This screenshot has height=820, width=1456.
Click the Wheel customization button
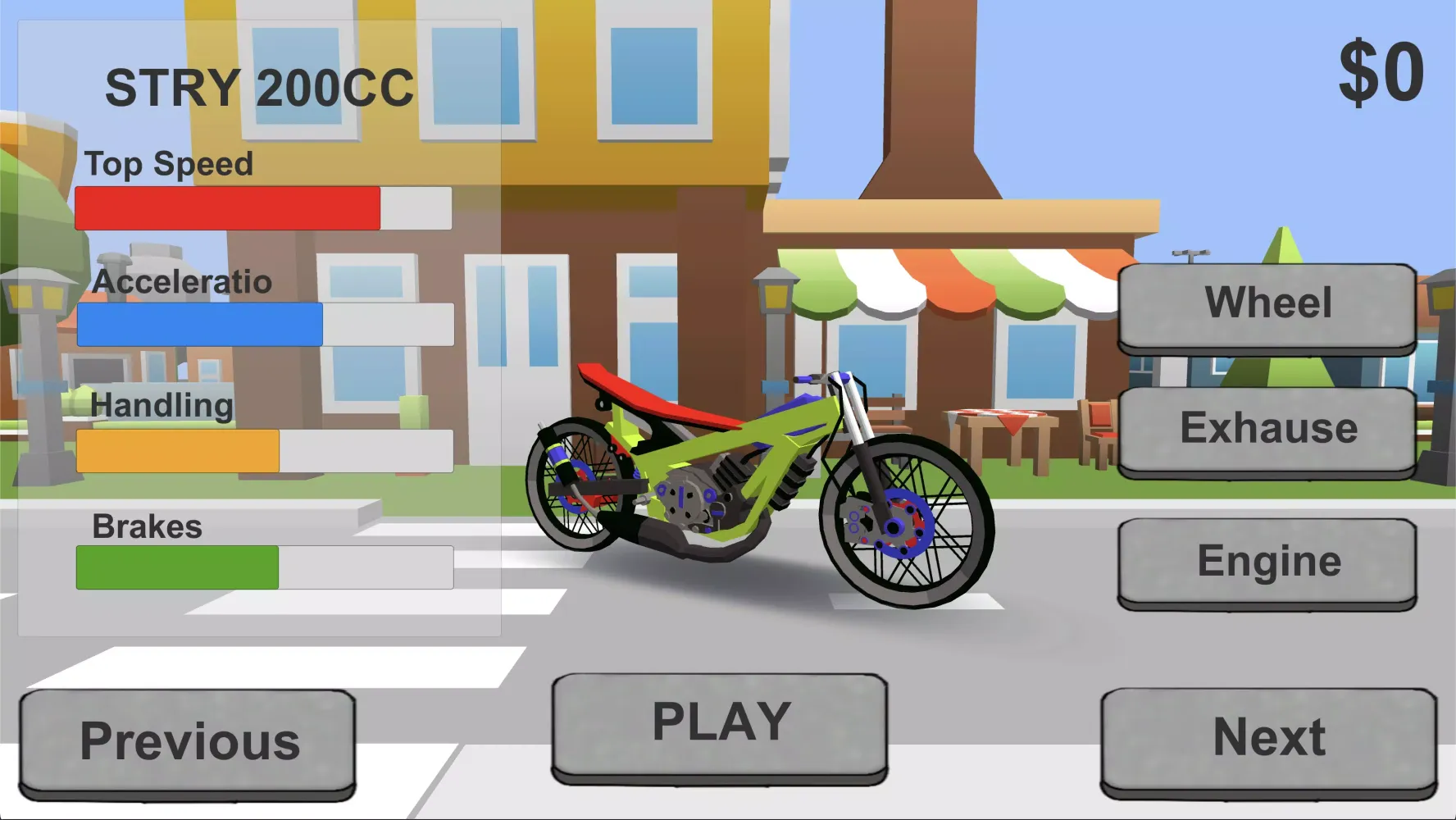point(1267,305)
